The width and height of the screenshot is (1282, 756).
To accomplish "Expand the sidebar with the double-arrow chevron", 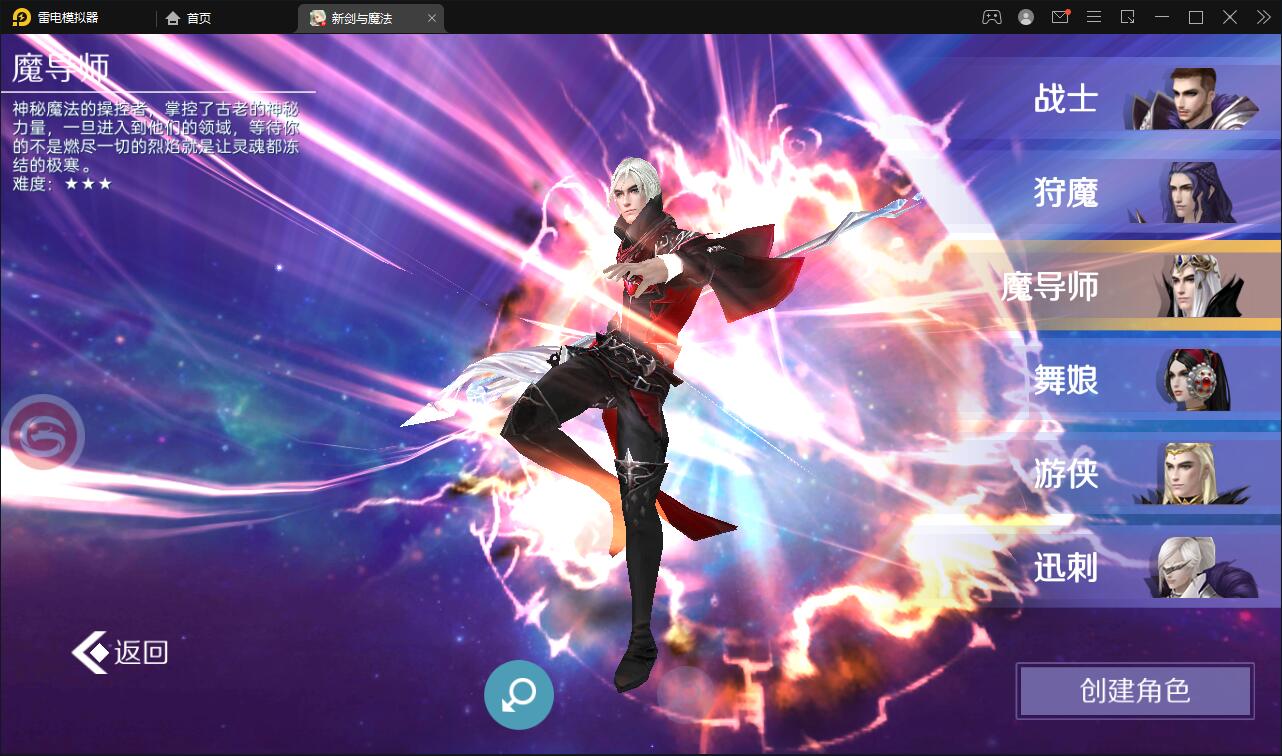I will click(1262, 17).
